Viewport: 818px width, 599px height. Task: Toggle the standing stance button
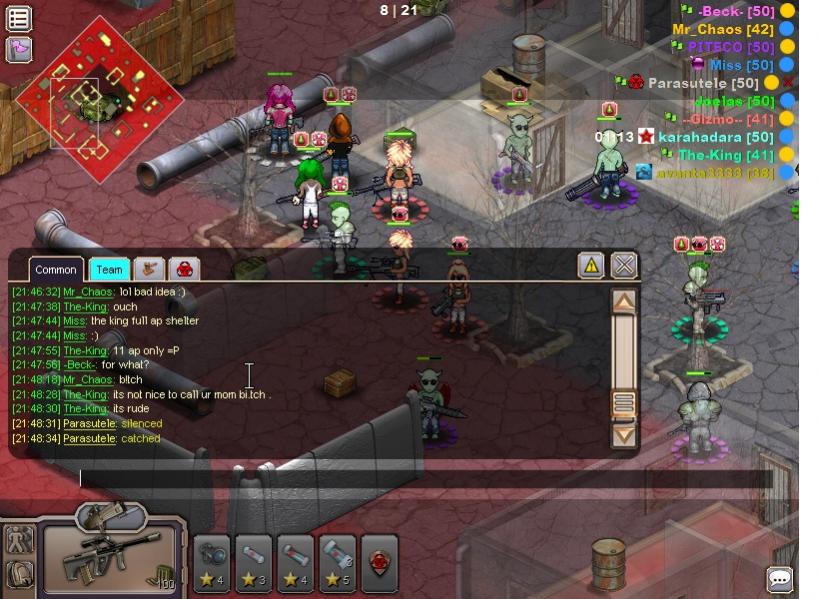[19, 540]
